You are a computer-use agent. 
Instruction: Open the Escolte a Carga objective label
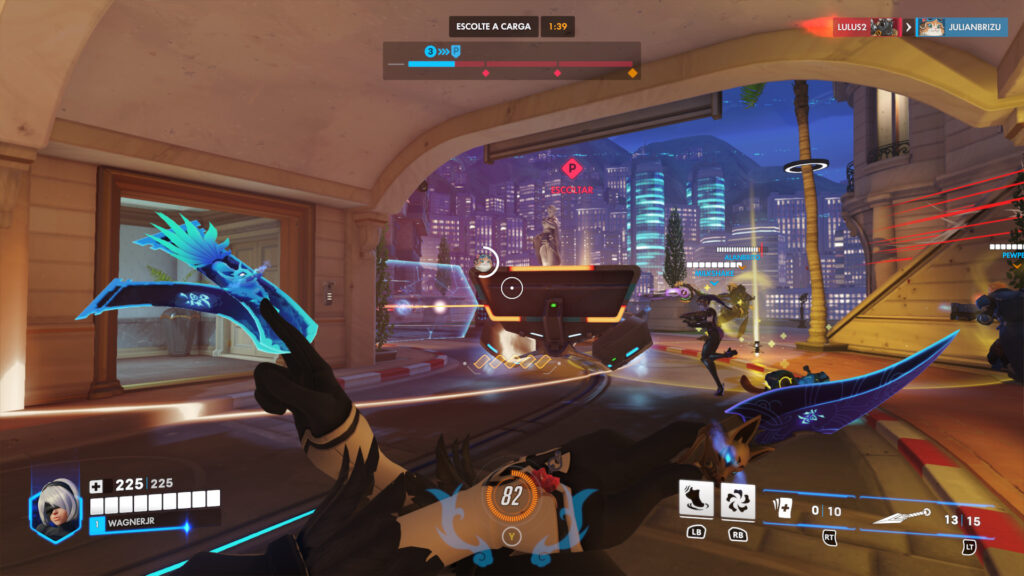point(494,26)
